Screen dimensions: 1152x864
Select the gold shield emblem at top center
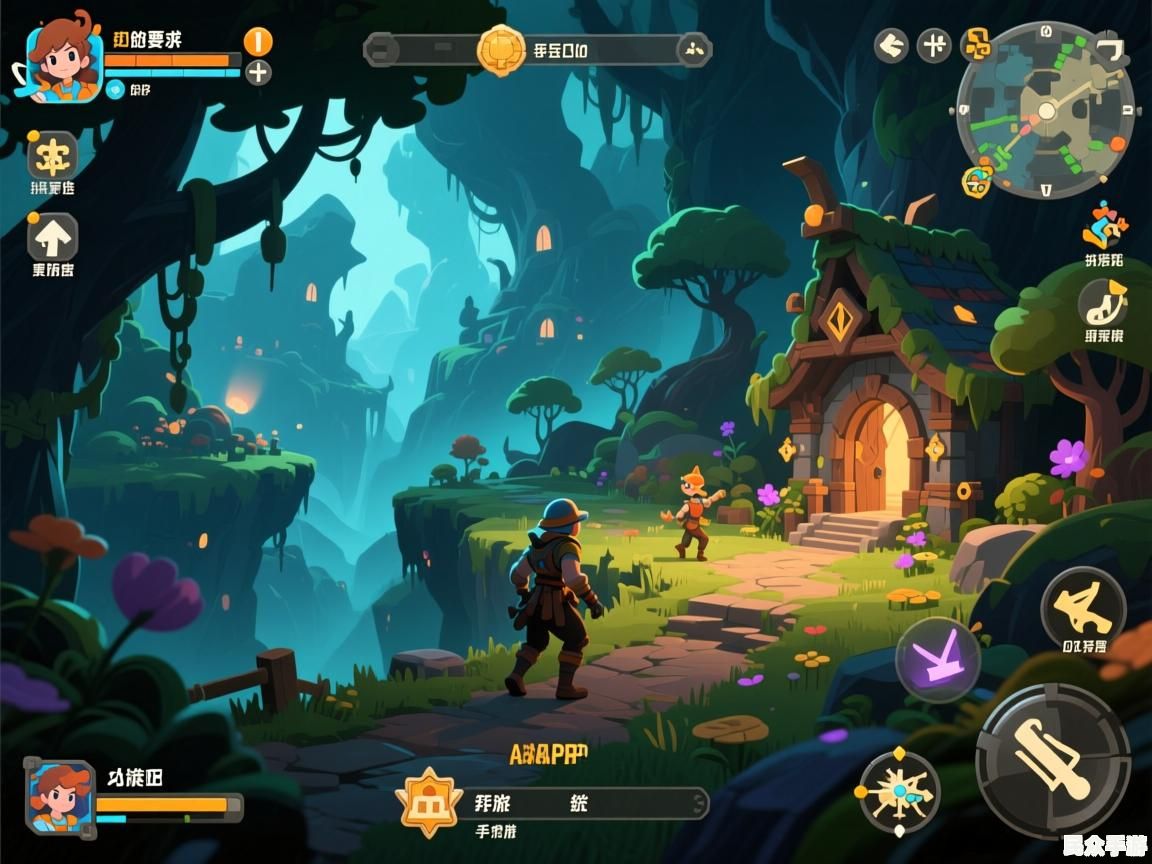[501, 49]
